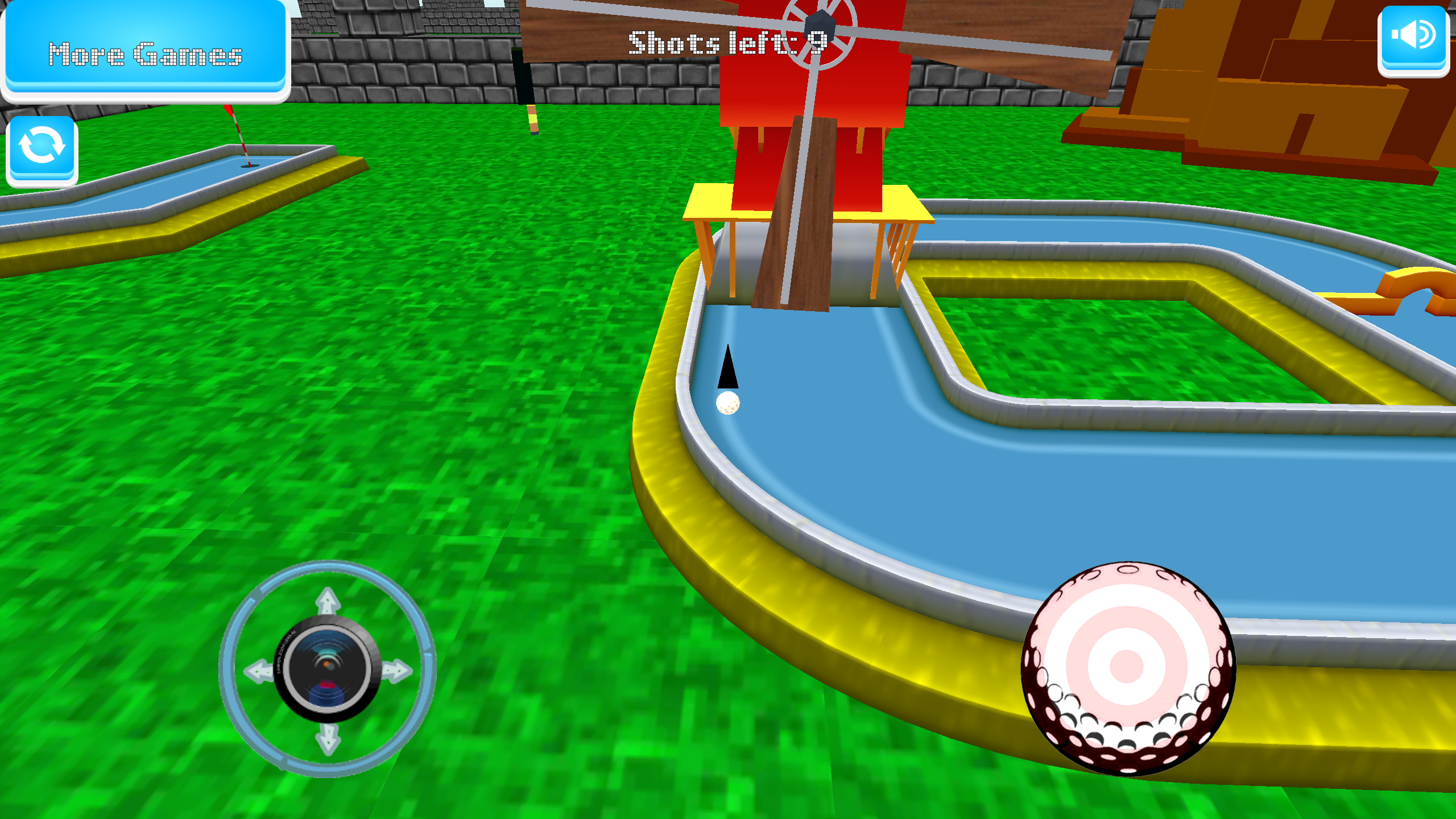
Task: Click the Shots left: 9 counter
Action: 728,43
